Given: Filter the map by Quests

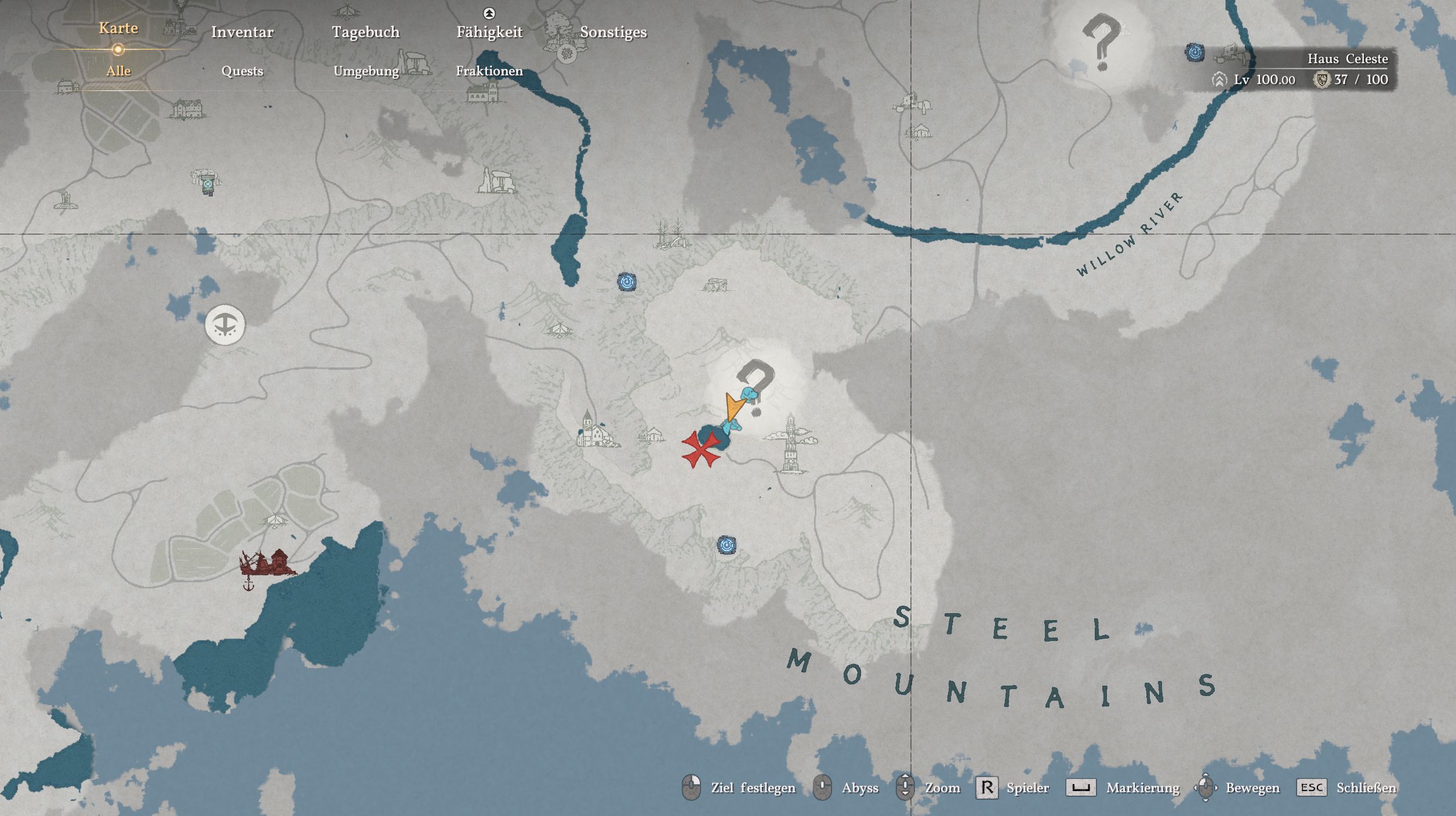Looking at the screenshot, I should click(242, 71).
